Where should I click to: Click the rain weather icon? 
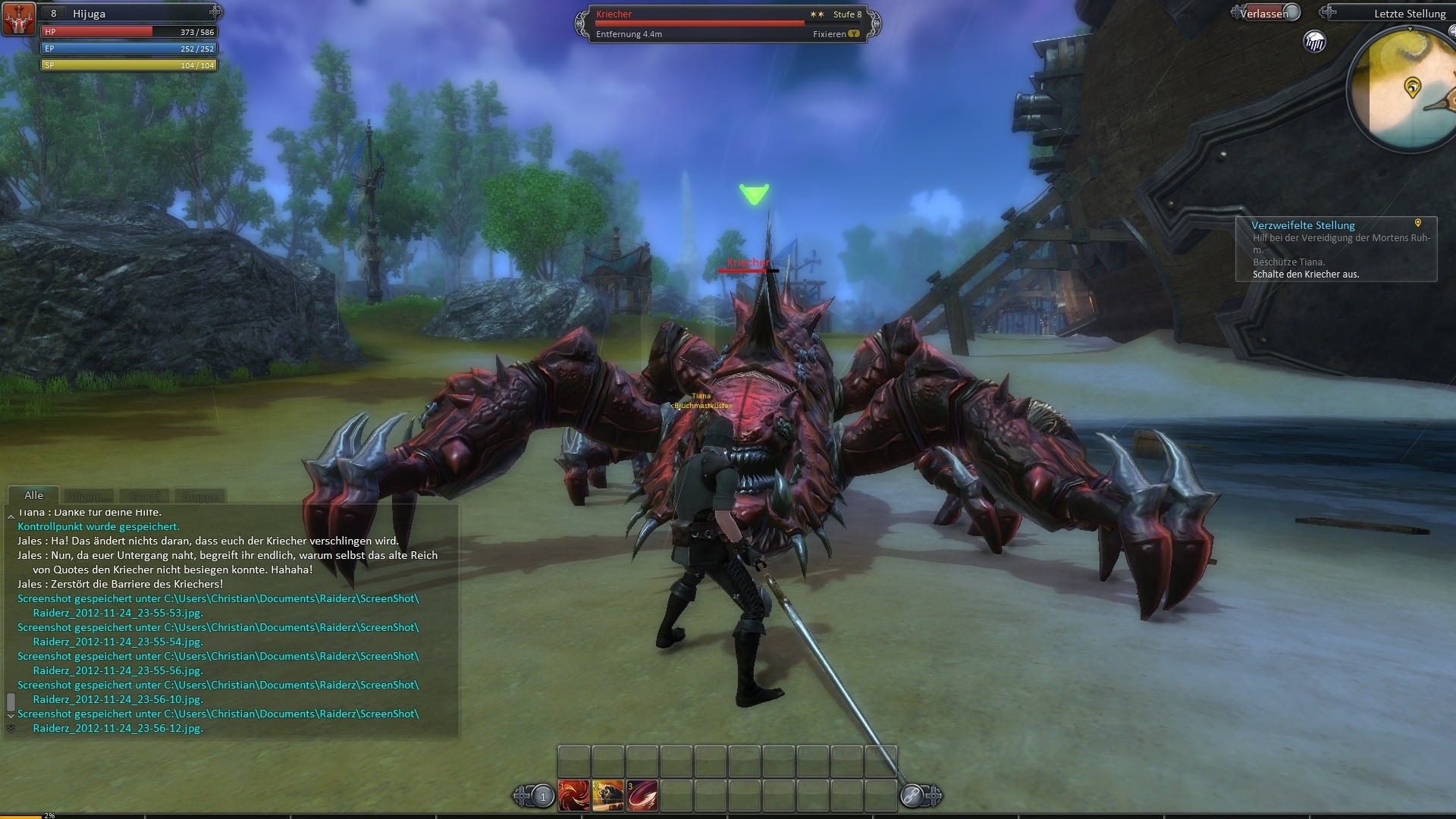click(x=1315, y=42)
